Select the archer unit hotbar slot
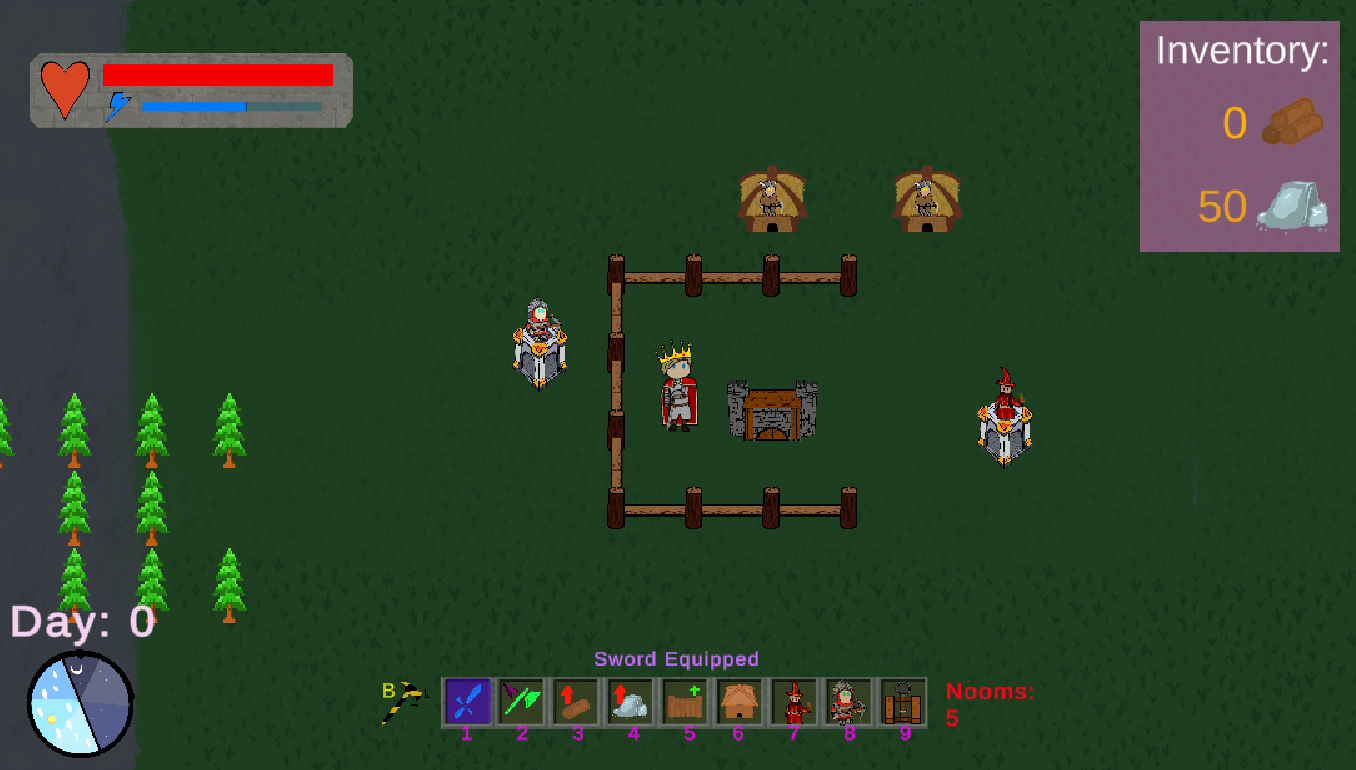Viewport: 1356px width, 770px height. tap(849, 701)
